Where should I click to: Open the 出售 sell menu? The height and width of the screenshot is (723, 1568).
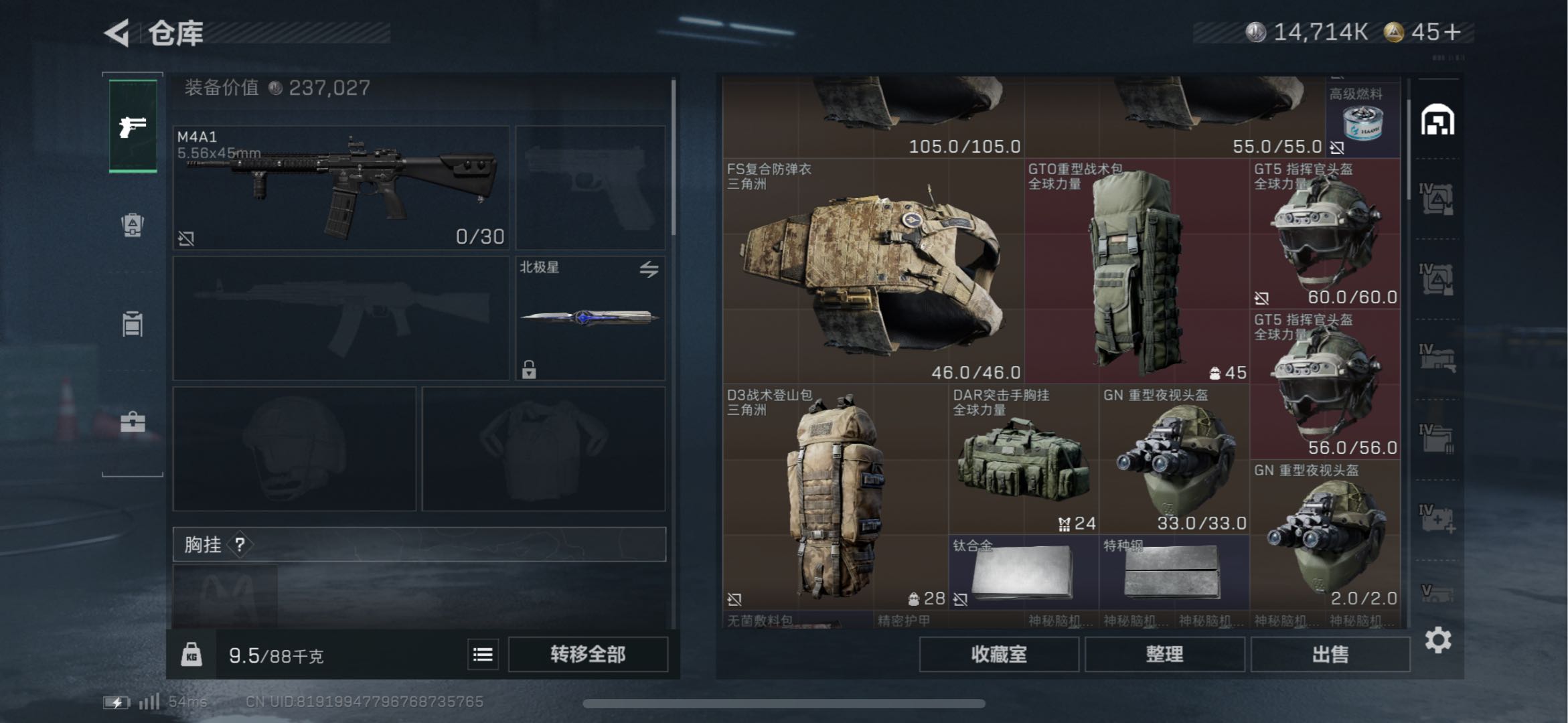1330,654
